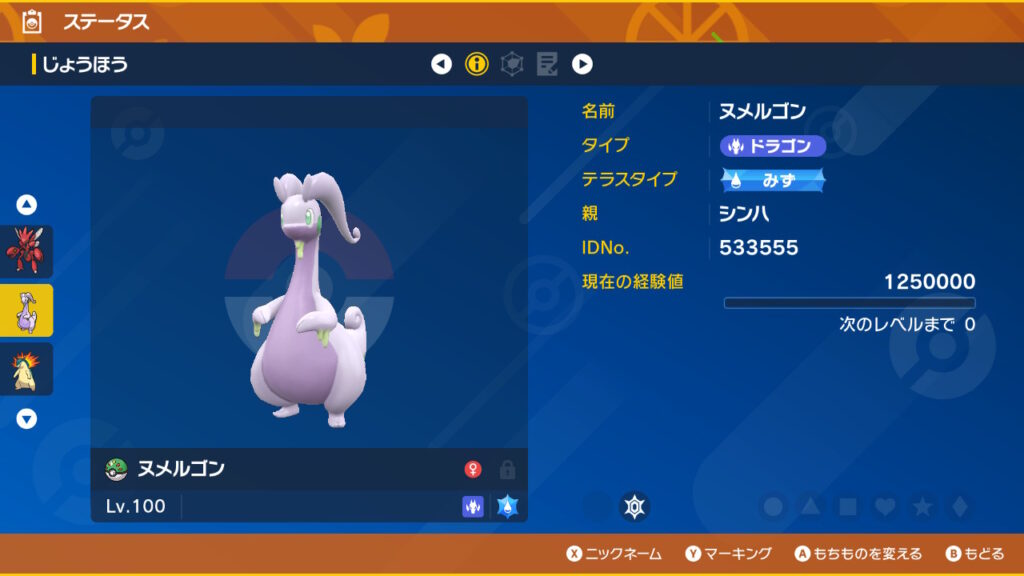This screenshot has width=1024, height=576.
Task: Click the circle marking symbol
Action: pyautogui.click(x=773, y=507)
